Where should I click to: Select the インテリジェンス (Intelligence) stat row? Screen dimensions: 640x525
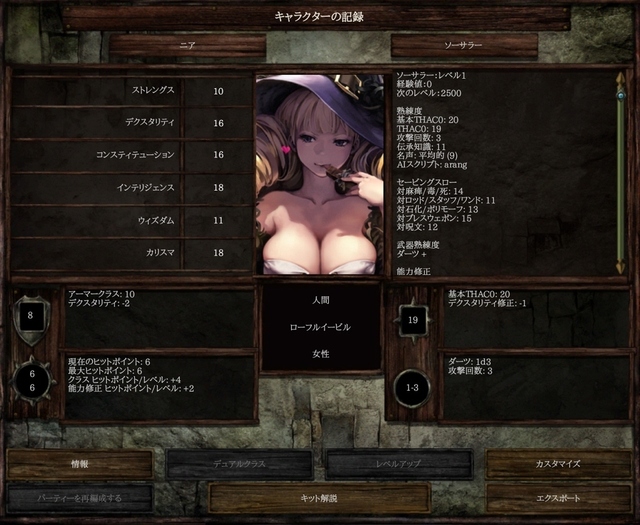(x=130, y=187)
